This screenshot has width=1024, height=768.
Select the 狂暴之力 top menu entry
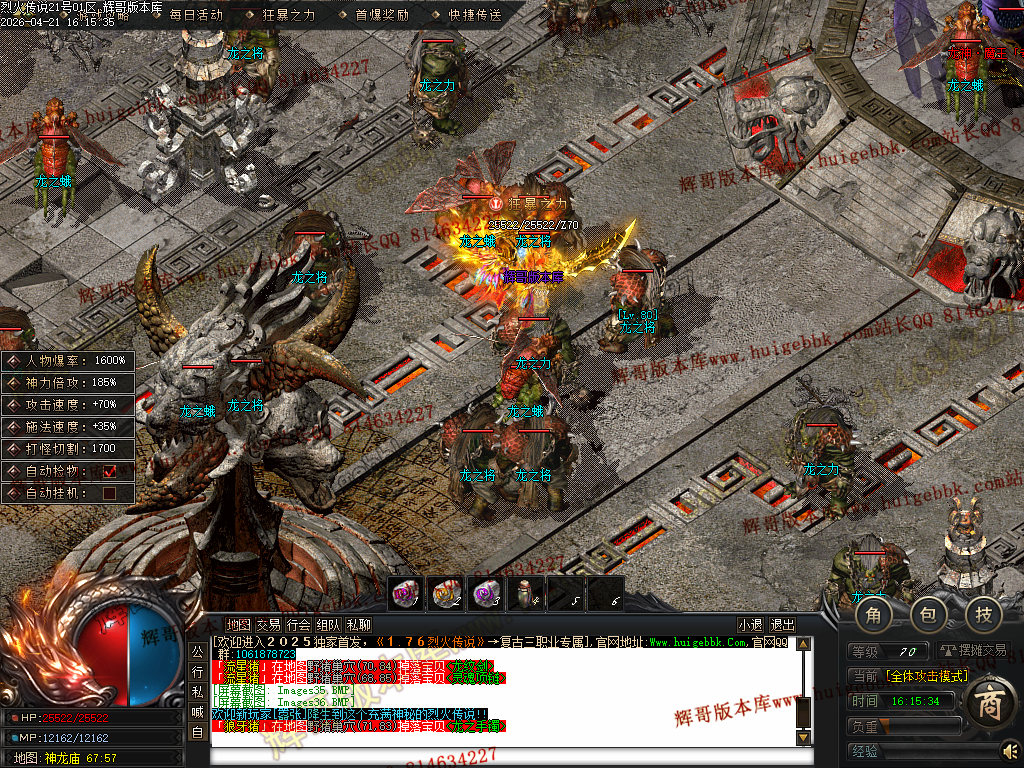[x=281, y=15]
